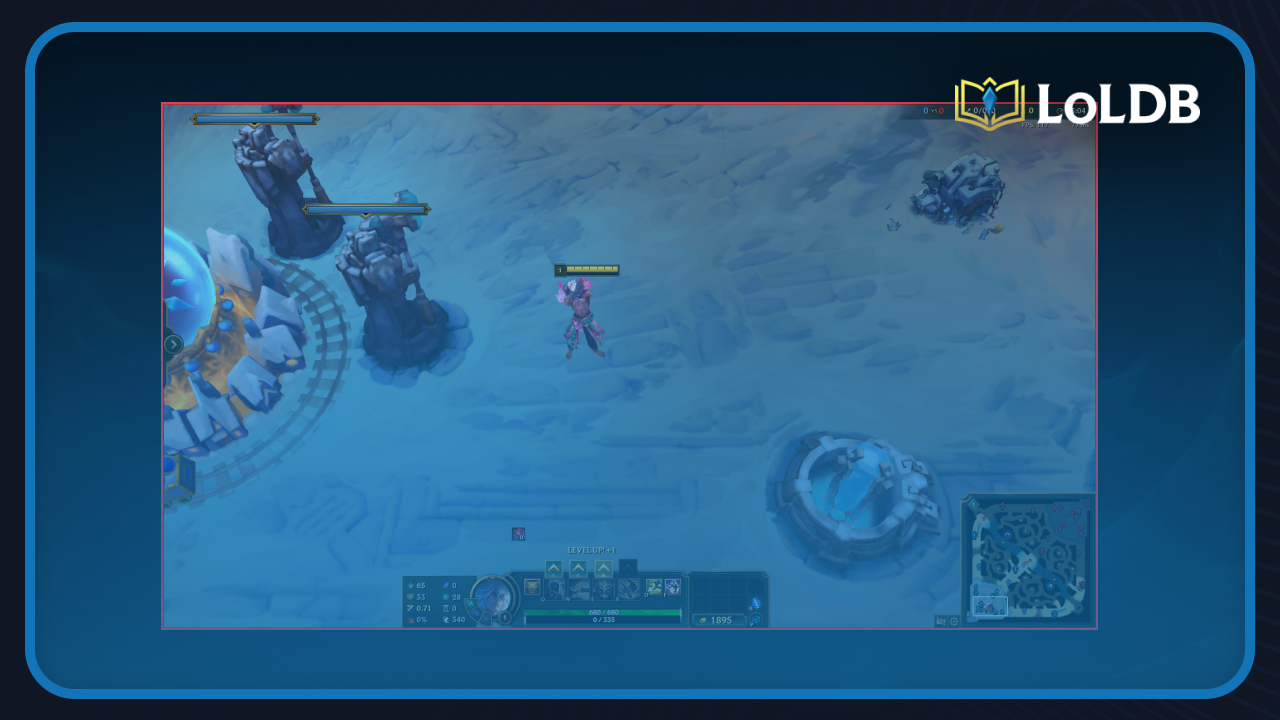The height and width of the screenshot is (720, 1280).
Task: Click the W ability icon
Action: 577,589
